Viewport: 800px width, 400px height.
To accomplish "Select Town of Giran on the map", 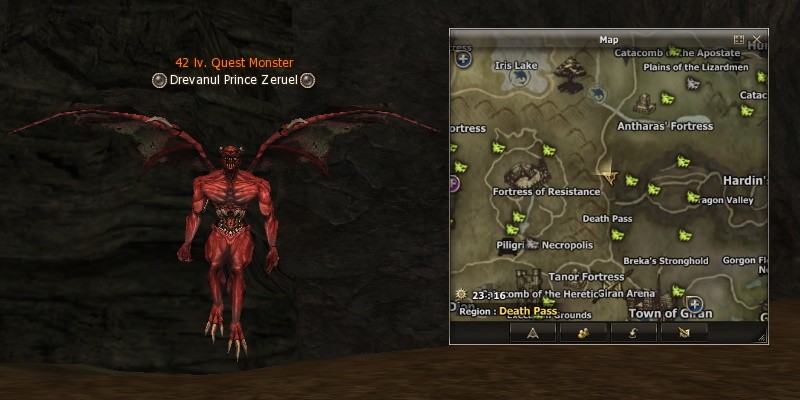I will point(669,313).
